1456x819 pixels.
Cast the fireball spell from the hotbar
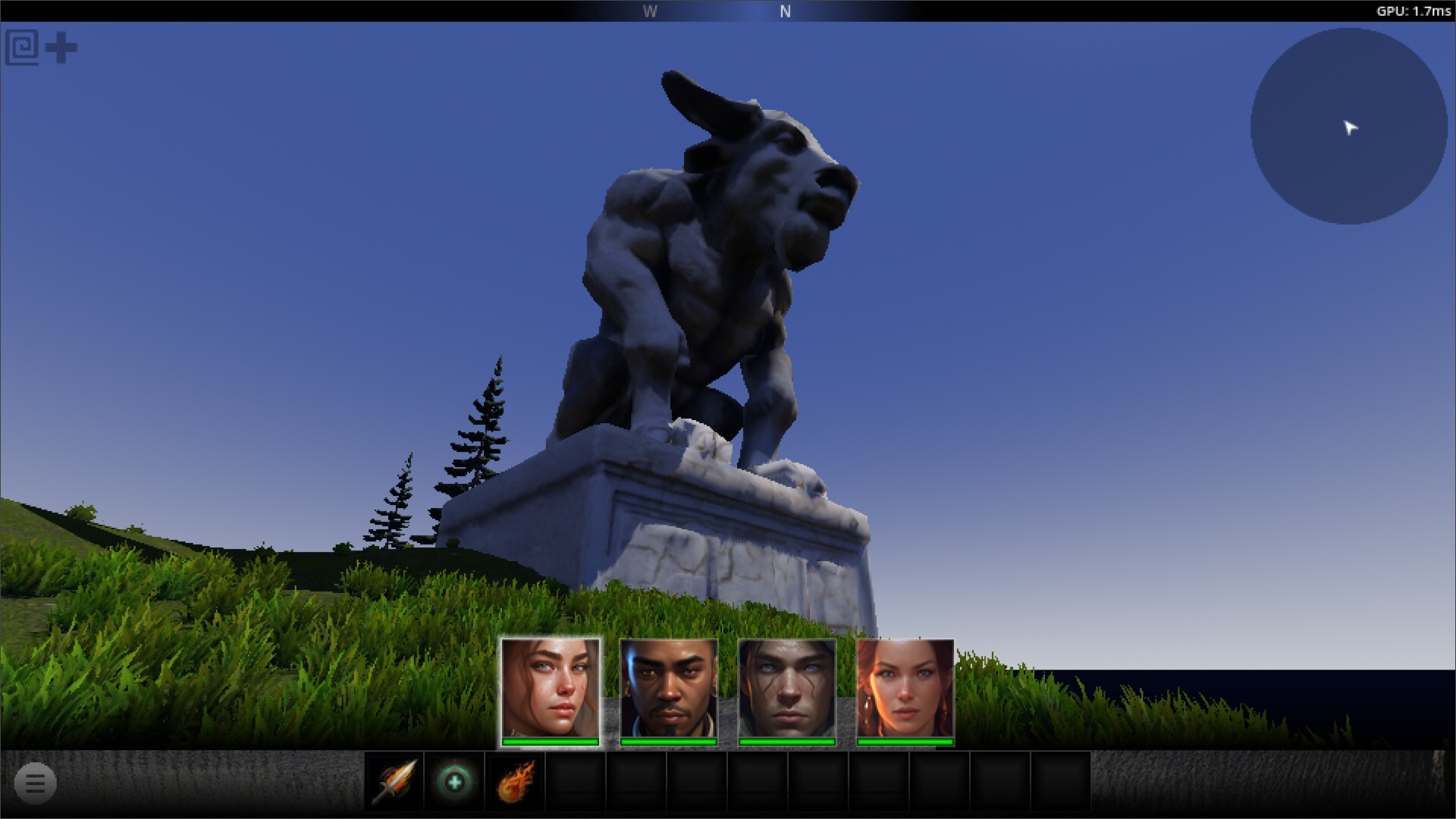coord(514,782)
